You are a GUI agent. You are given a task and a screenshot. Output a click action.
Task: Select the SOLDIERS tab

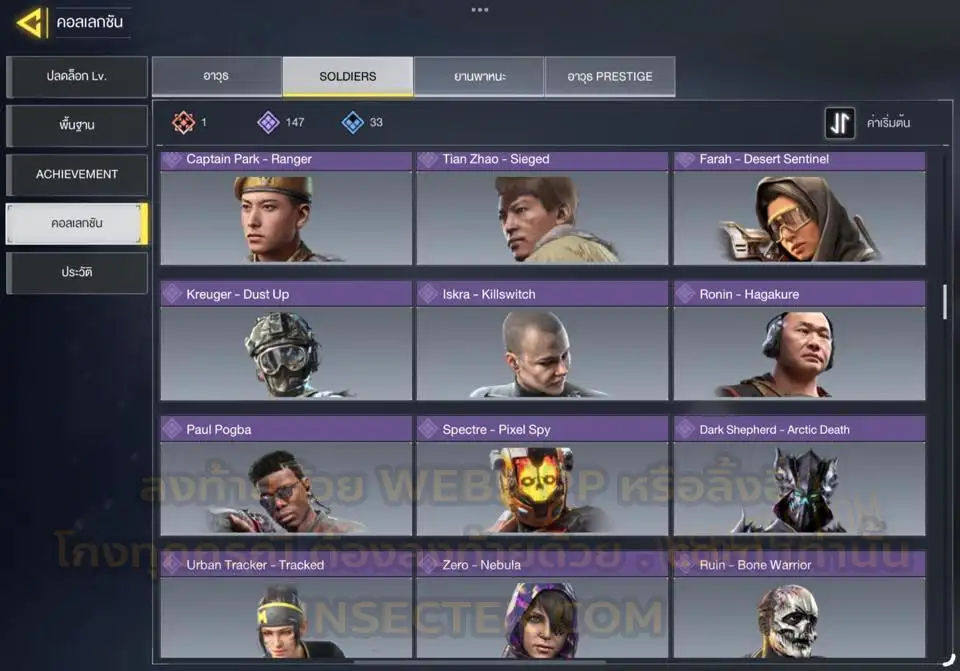point(348,77)
